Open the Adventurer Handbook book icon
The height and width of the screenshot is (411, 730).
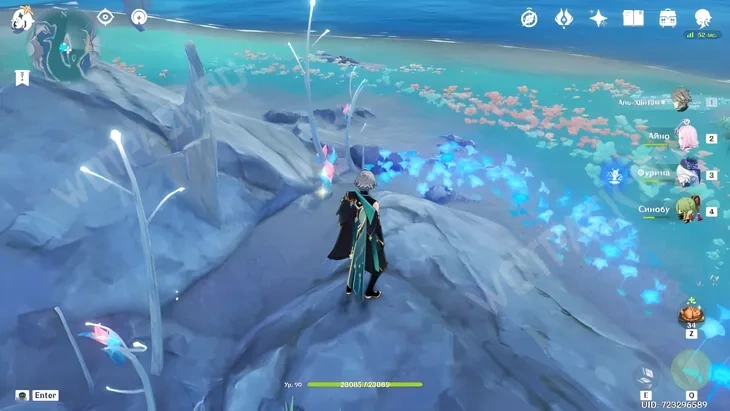point(633,18)
